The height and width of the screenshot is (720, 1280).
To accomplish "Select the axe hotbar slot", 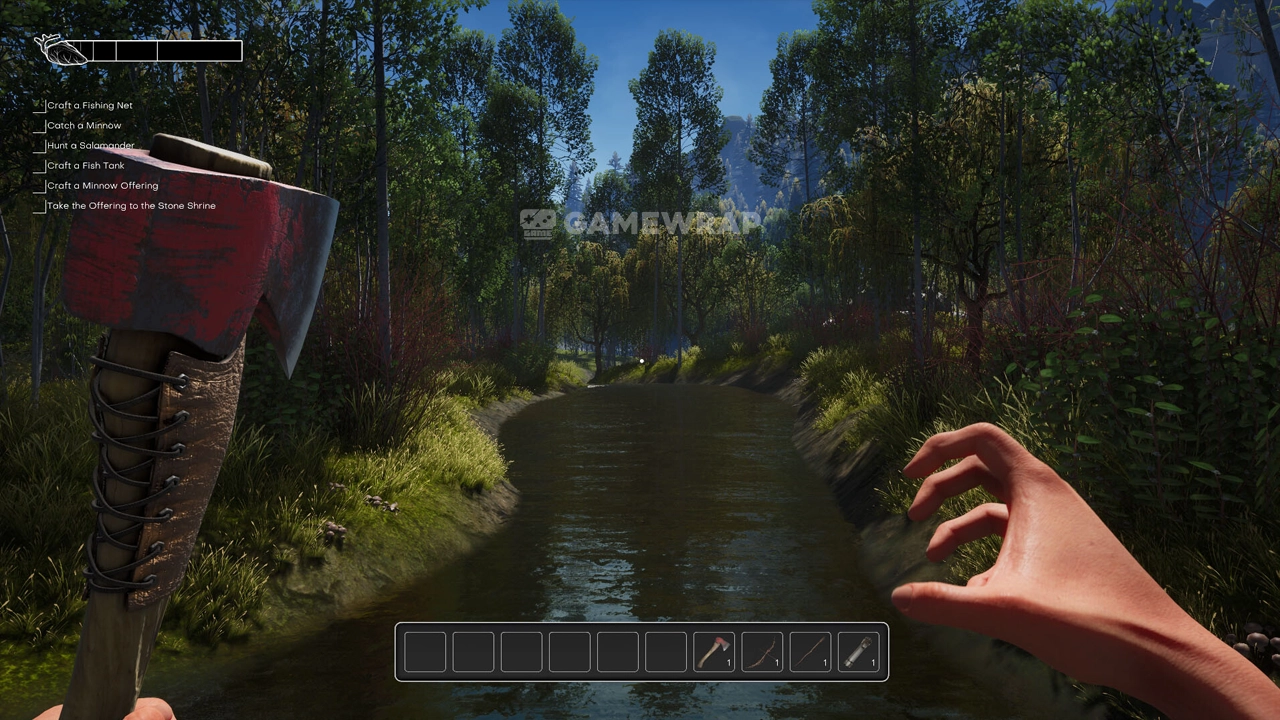I will [x=713, y=652].
